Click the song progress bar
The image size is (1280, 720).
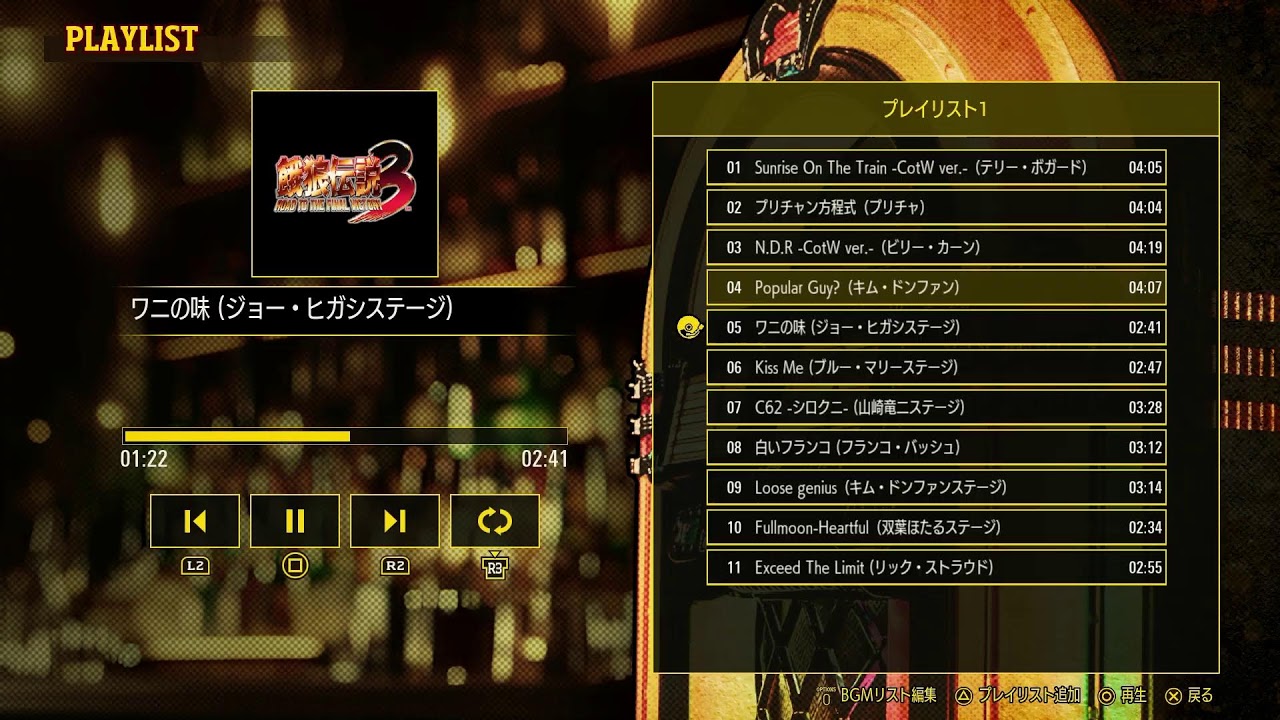tap(343, 437)
